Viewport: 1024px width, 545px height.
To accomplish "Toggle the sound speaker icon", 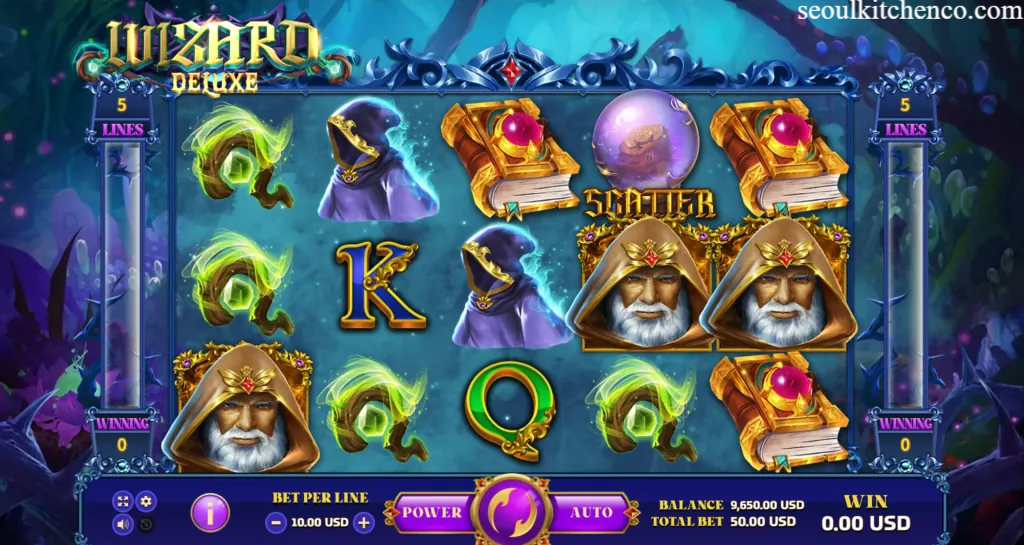I will point(124,523).
